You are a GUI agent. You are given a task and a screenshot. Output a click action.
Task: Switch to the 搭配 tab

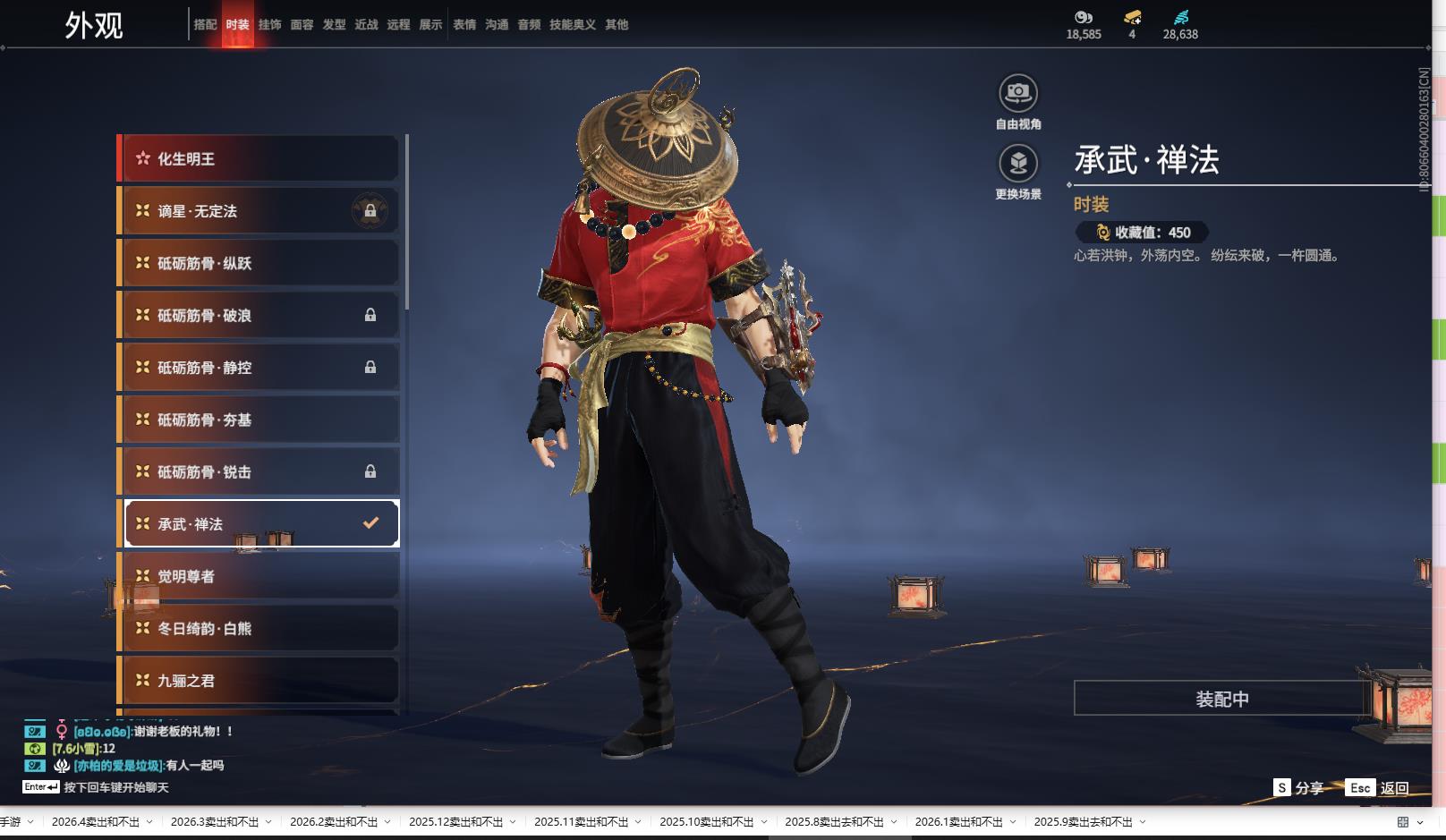[x=205, y=25]
